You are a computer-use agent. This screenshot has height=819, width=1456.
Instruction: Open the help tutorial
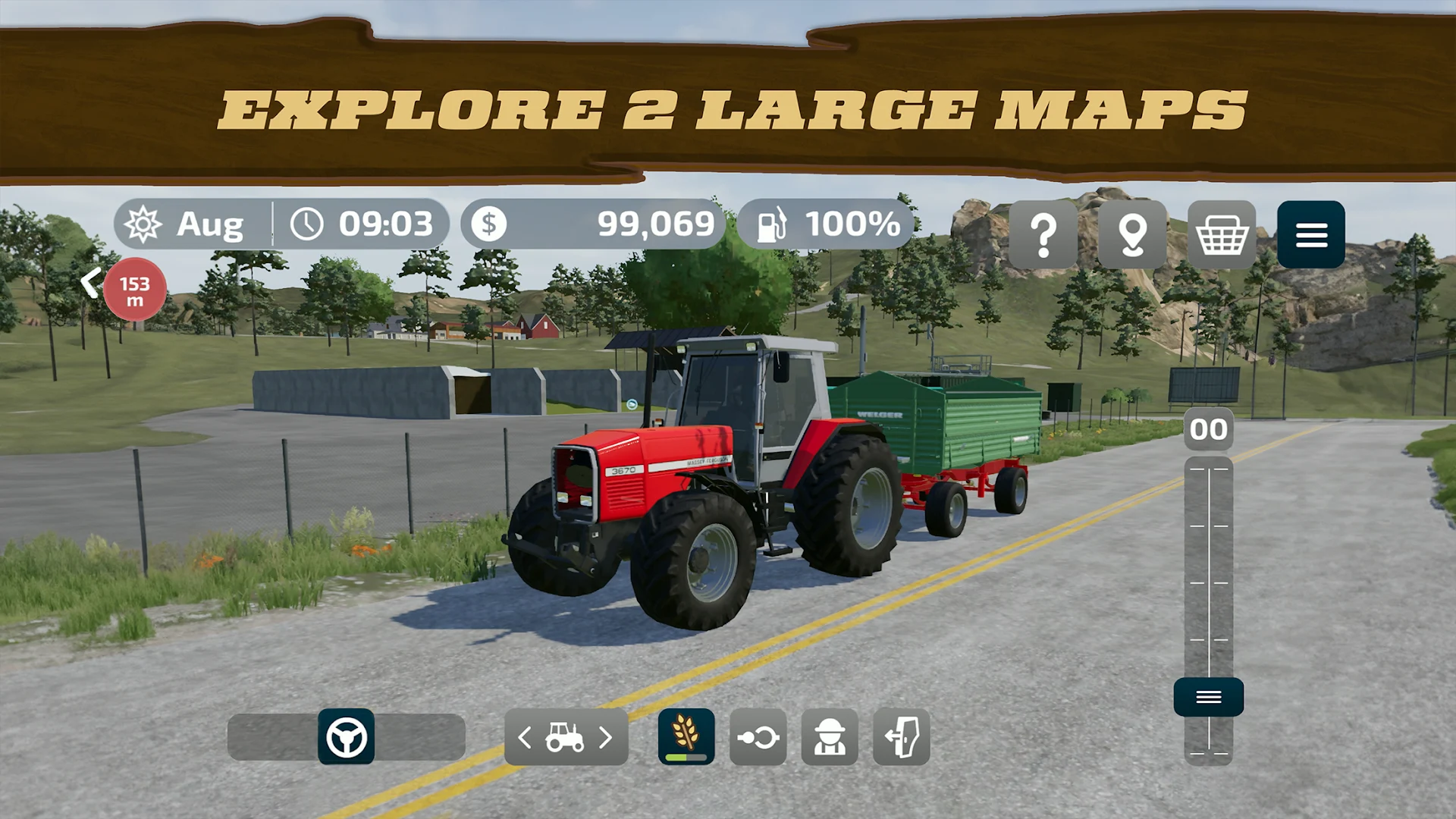click(x=1043, y=236)
